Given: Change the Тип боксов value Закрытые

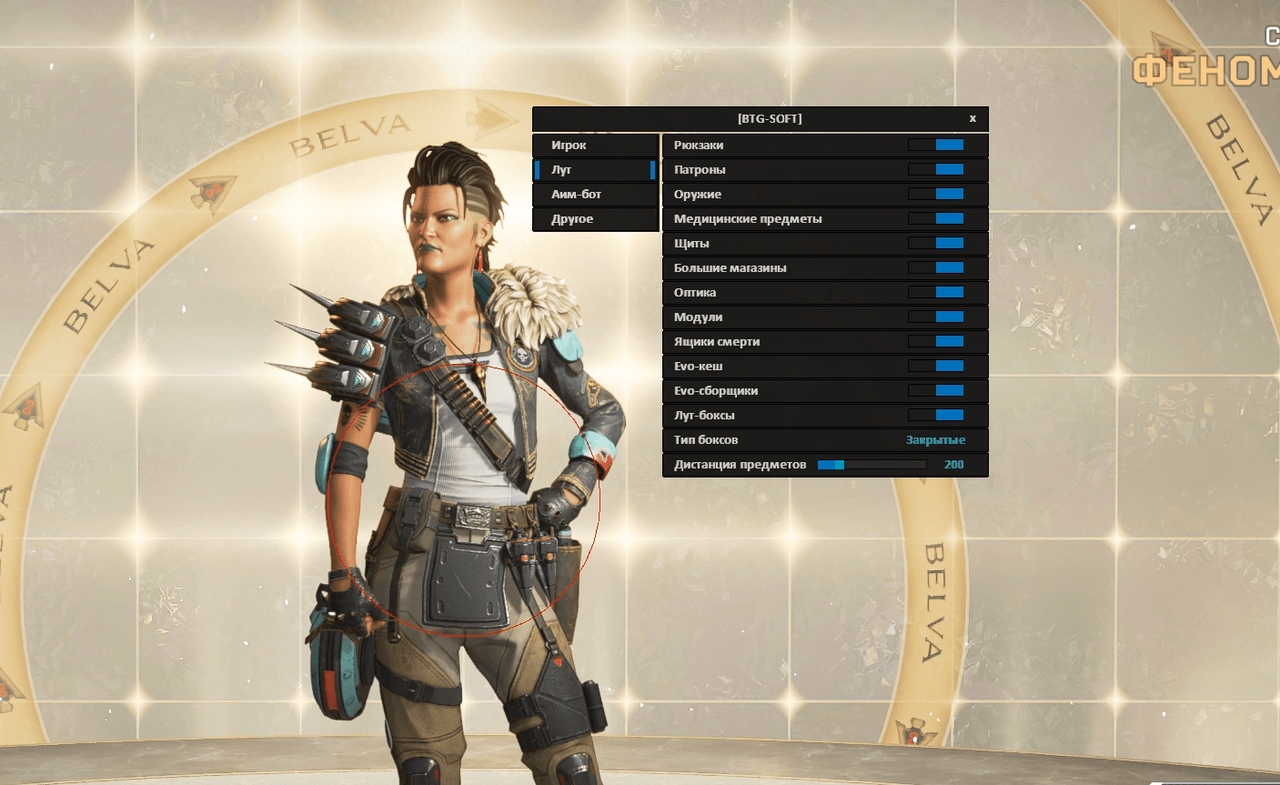Looking at the screenshot, I should tap(935, 440).
